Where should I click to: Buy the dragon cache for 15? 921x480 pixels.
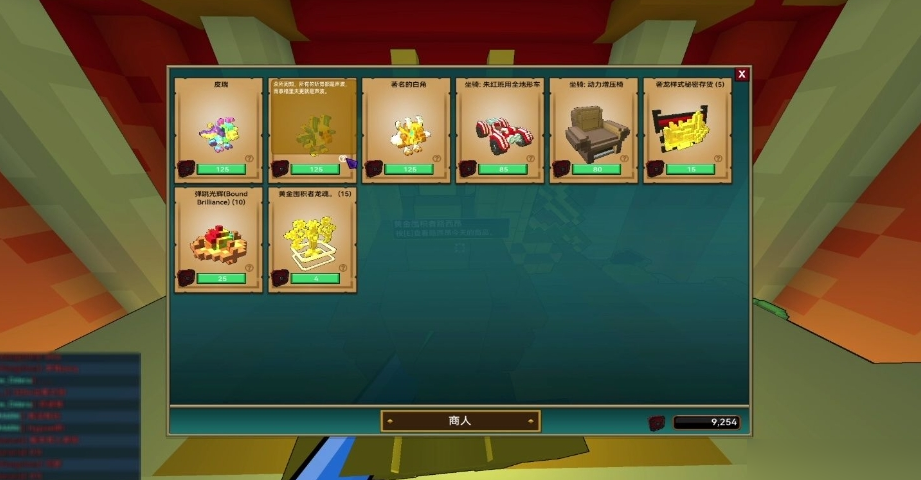click(x=690, y=169)
